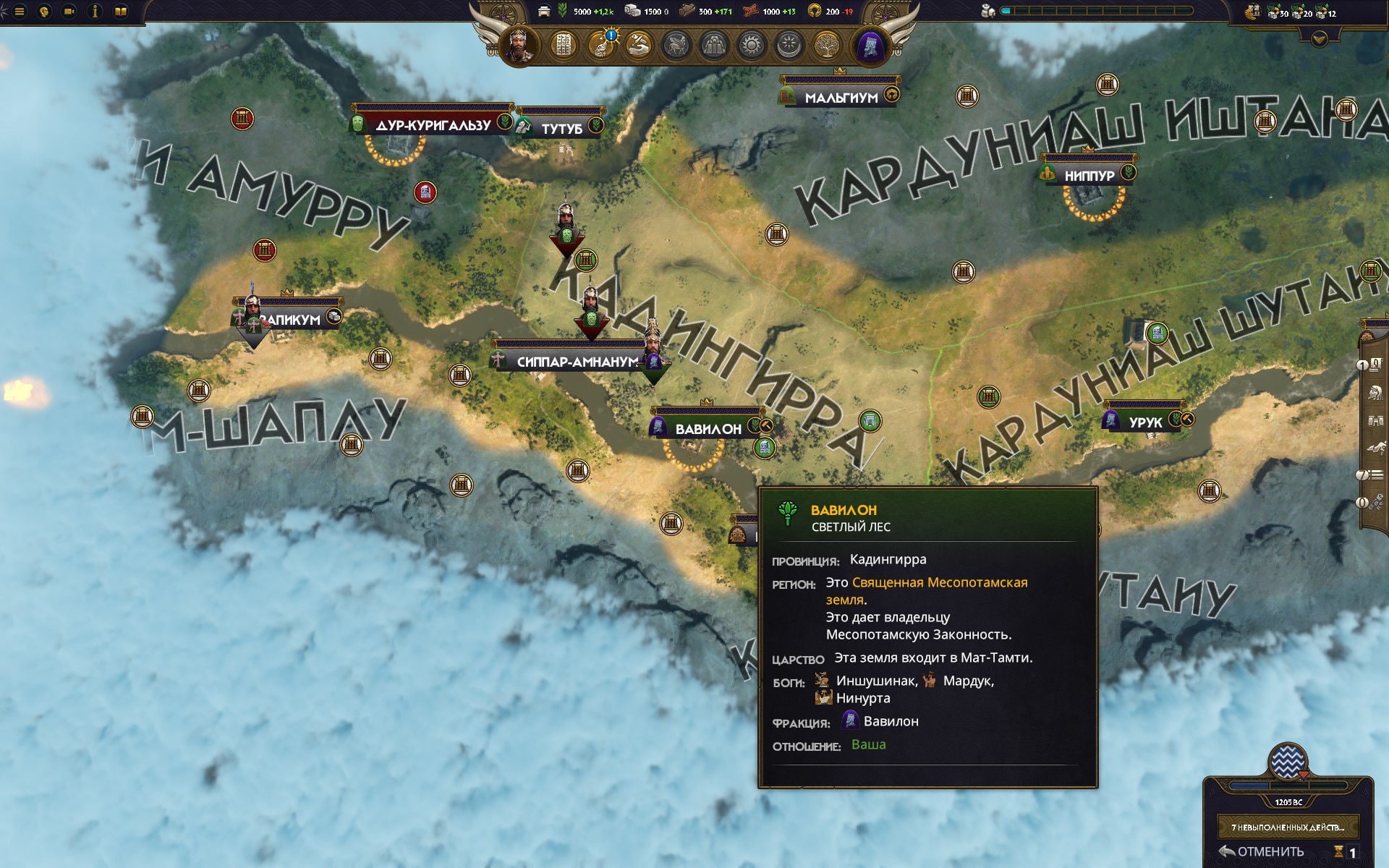The height and width of the screenshot is (868, 1389).
Task: Select the Ниппур settlement label
Action: 1089,176
